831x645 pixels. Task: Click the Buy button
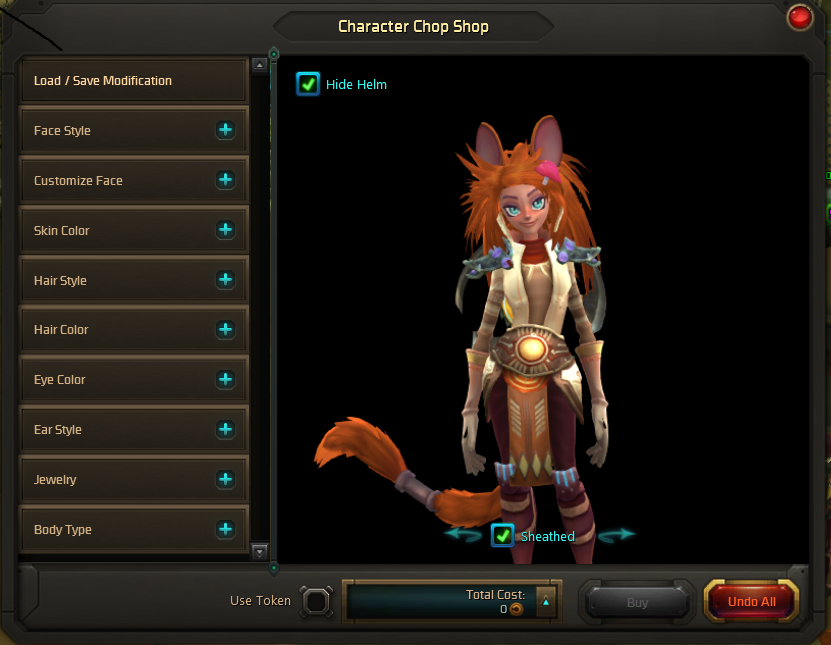pyautogui.click(x=637, y=602)
